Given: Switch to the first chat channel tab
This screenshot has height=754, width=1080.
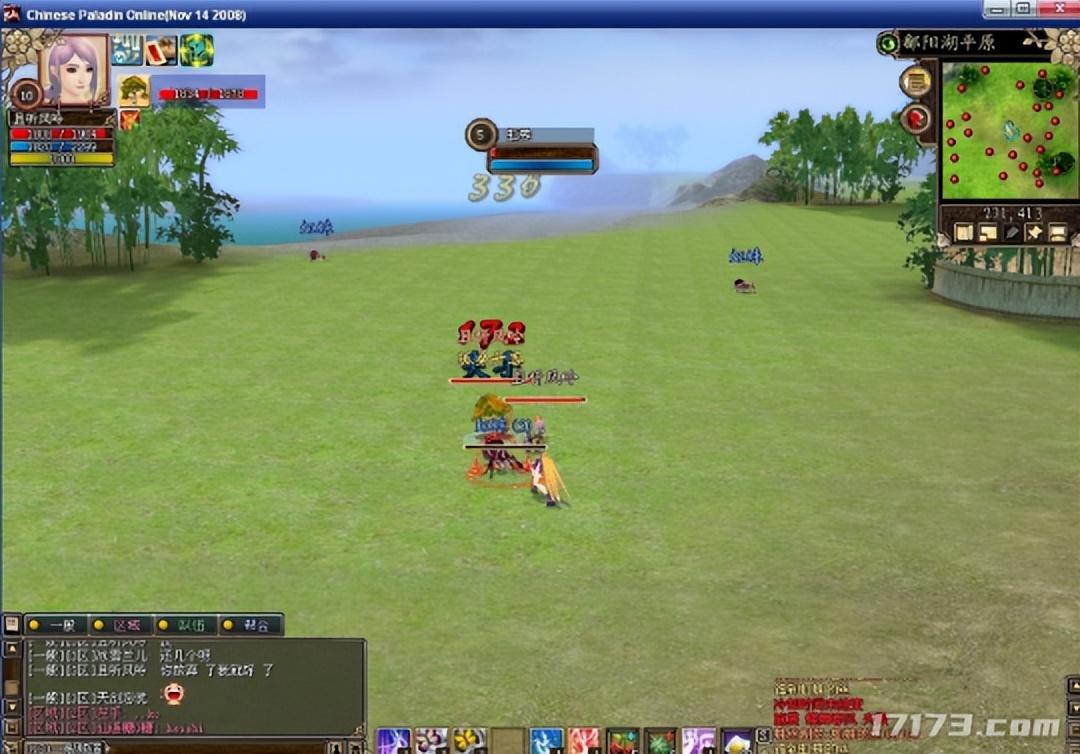Looking at the screenshot, I should 56,625.
